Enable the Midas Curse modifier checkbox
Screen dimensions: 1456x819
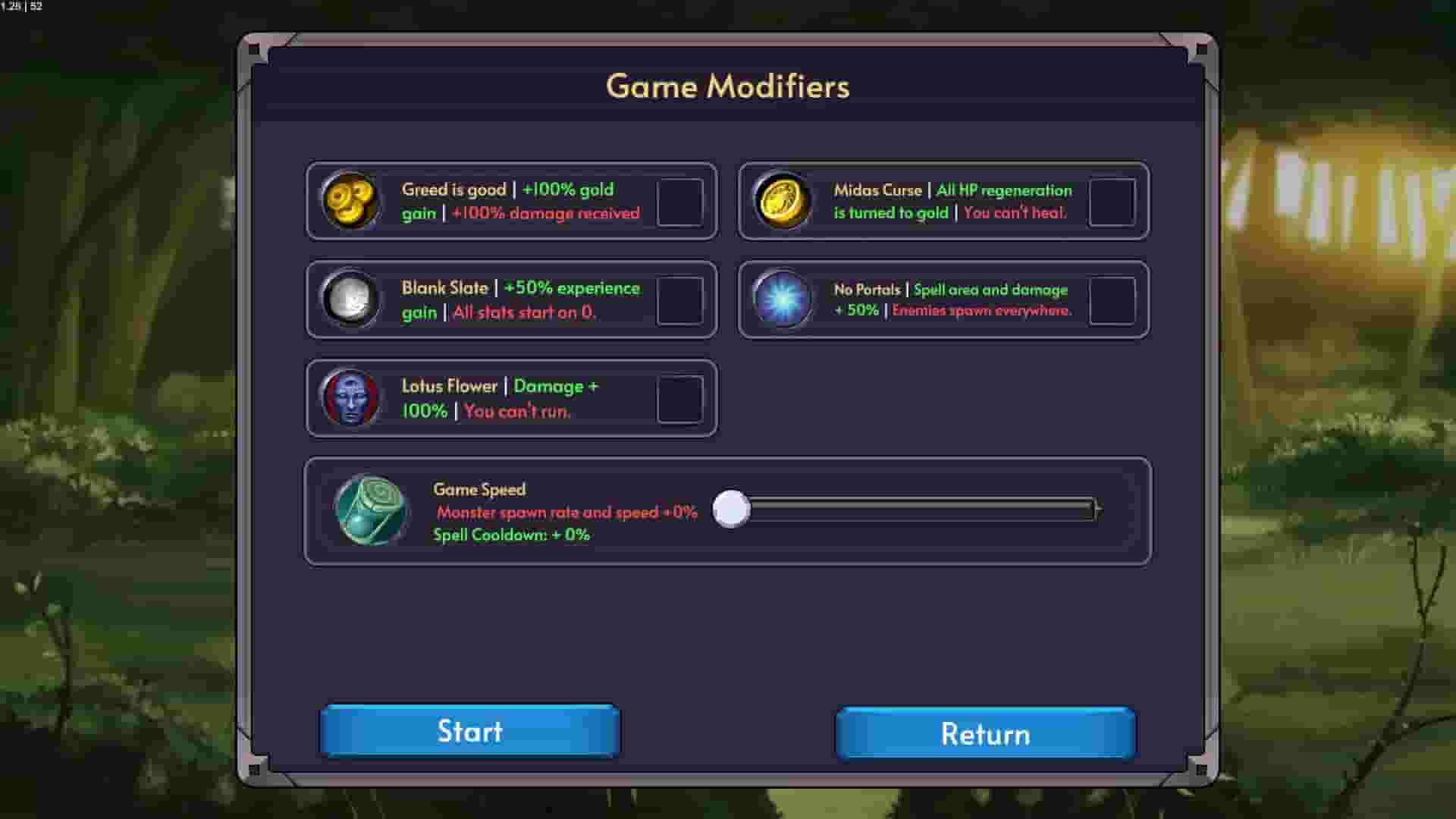pyautogui.click(x=1112, y=202)
